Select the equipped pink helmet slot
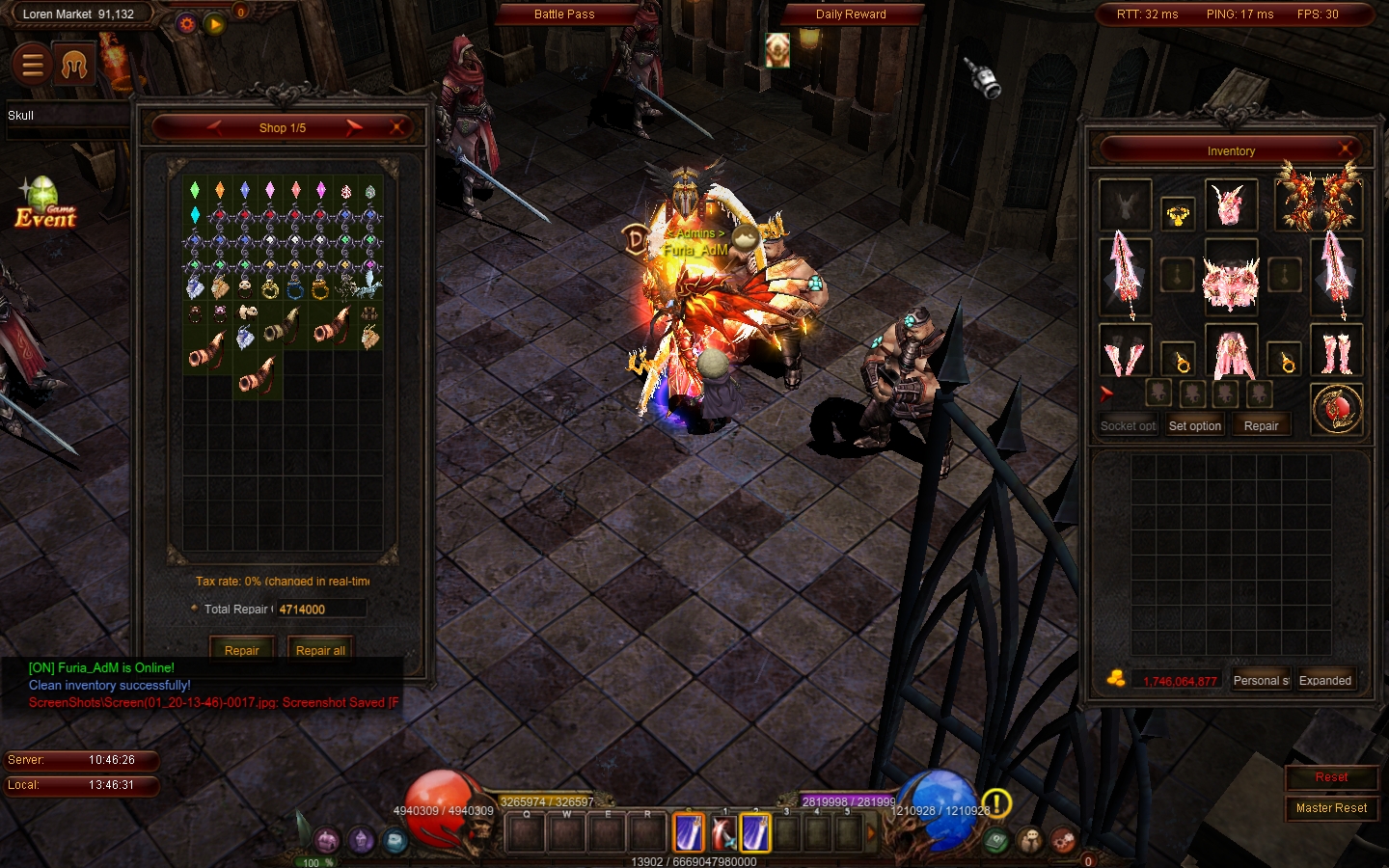This screenshot has width=1389, height=868. pos(1230,204)
